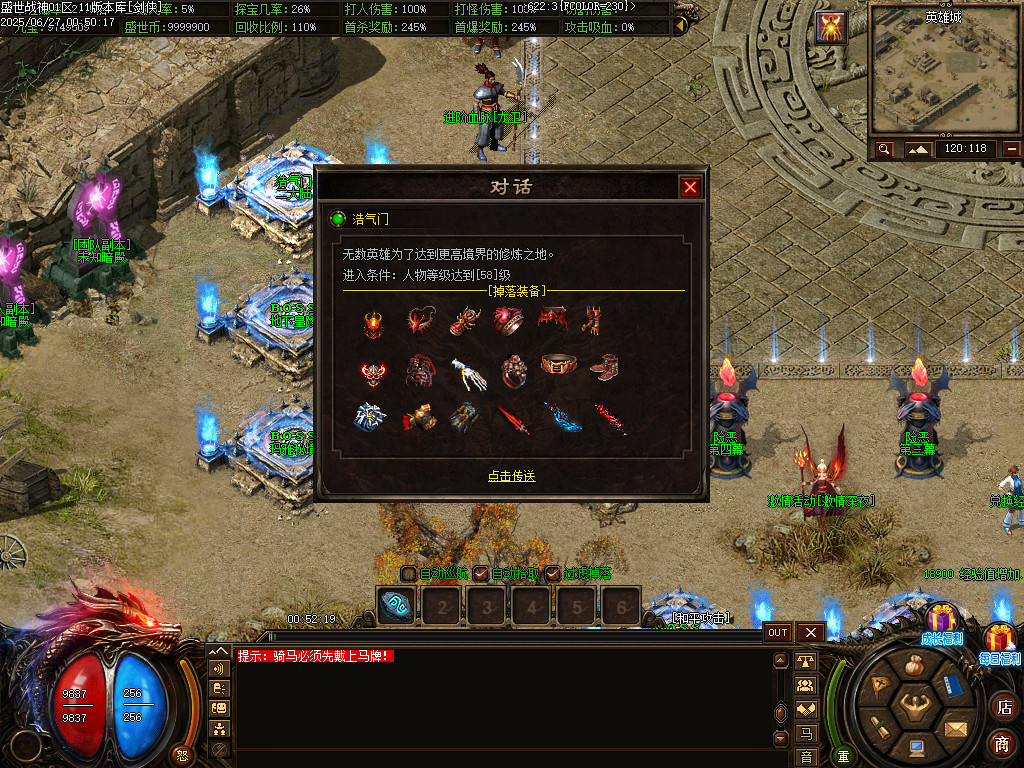Click the minimap magnifier search button
Image resolution: width=1024 pixels, height=768 pixels.
884,149
